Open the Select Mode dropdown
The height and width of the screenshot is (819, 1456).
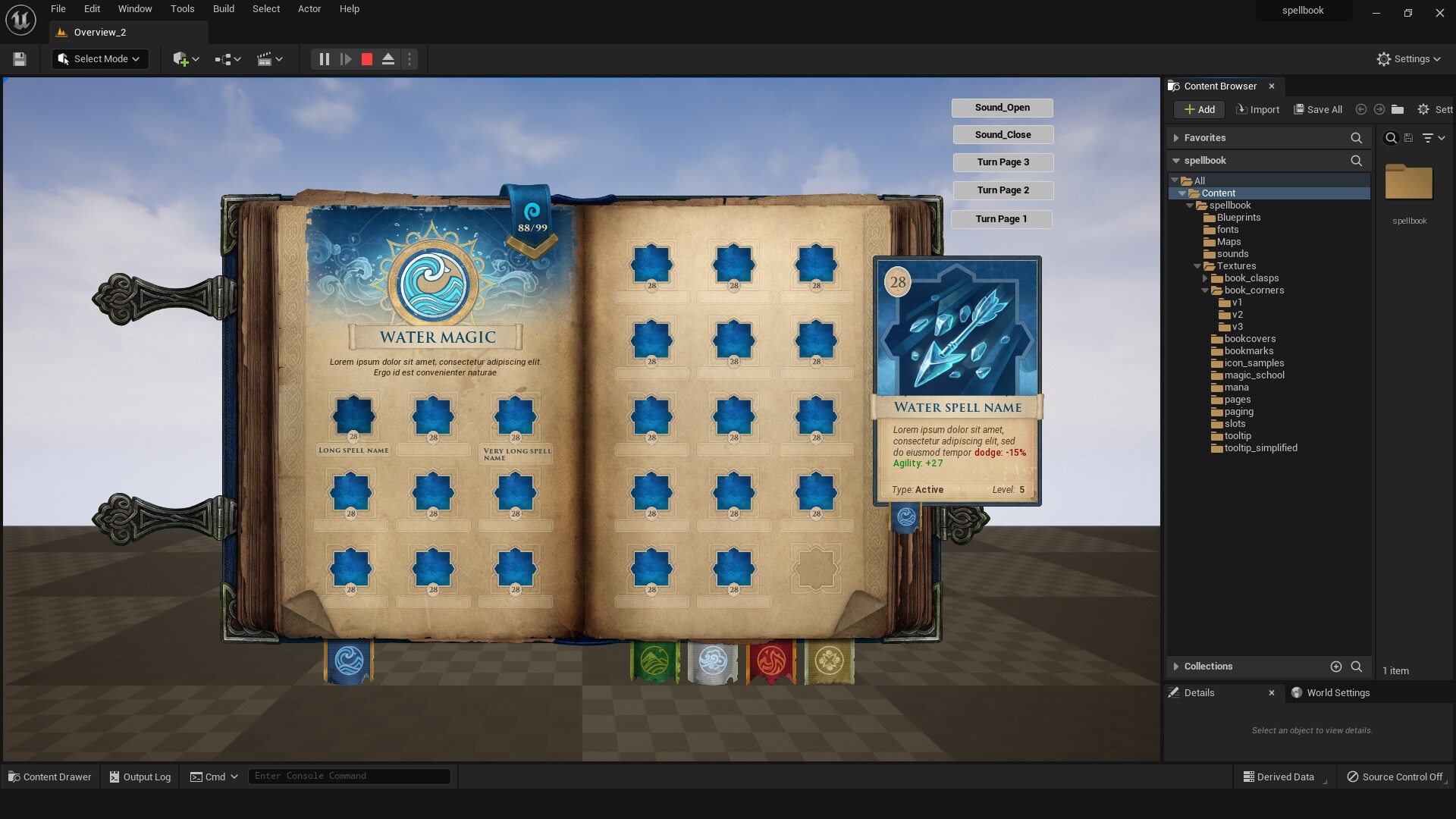point(99,58)
